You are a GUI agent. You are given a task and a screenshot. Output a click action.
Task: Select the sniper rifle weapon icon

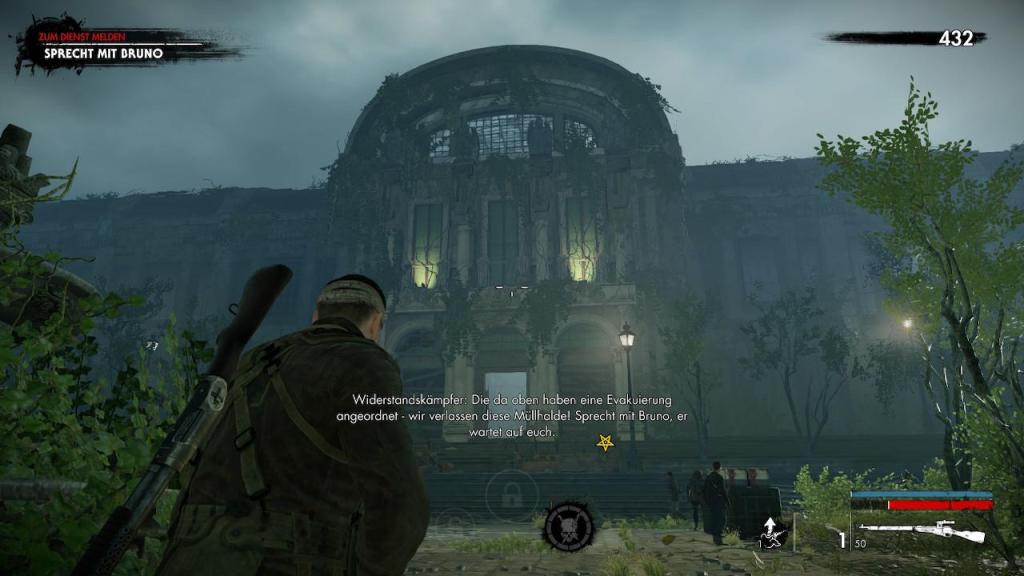pyautogui.click(x=921, y=531)
